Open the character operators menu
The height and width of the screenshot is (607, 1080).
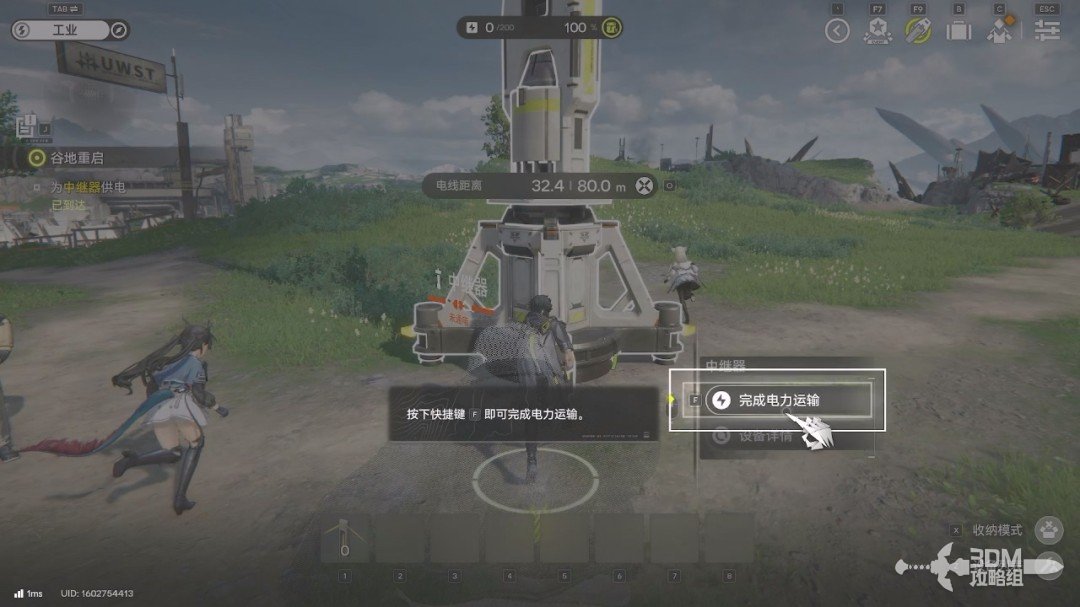pyautogui.click(x=1000, y=30)
